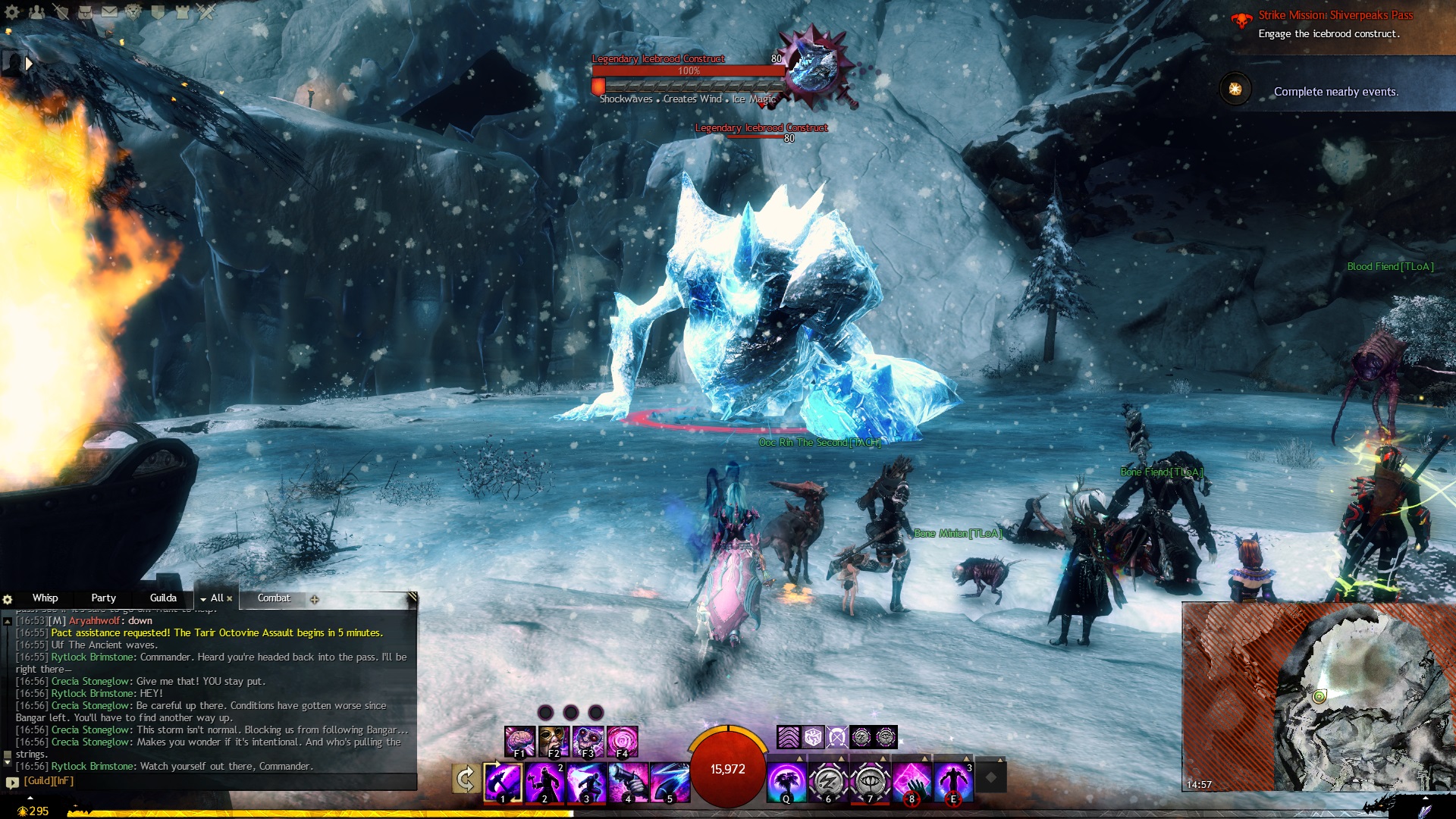Image resolution: width=1456 pixels, height=819 pixels.
Task: Open the lion head trading post icon
Action: click(133, 12)
